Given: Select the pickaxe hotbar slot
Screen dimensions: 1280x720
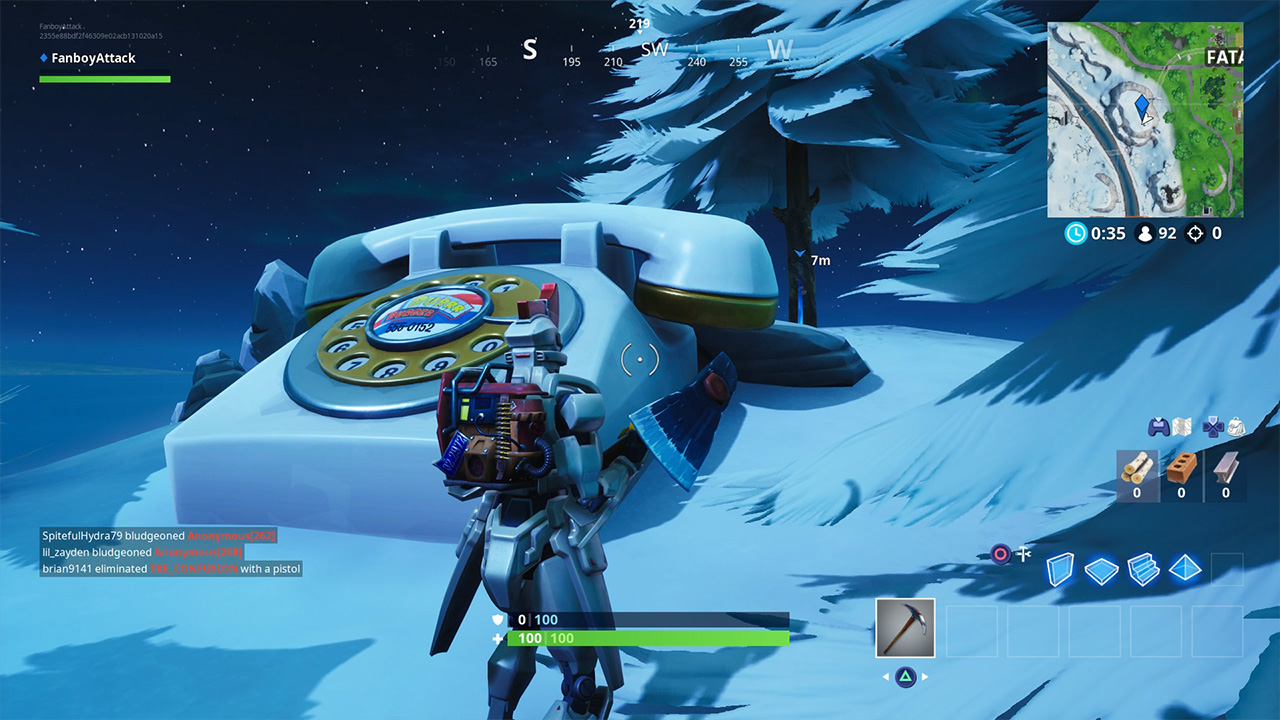Looking at the screenshot, I should [x=905, y=628].
